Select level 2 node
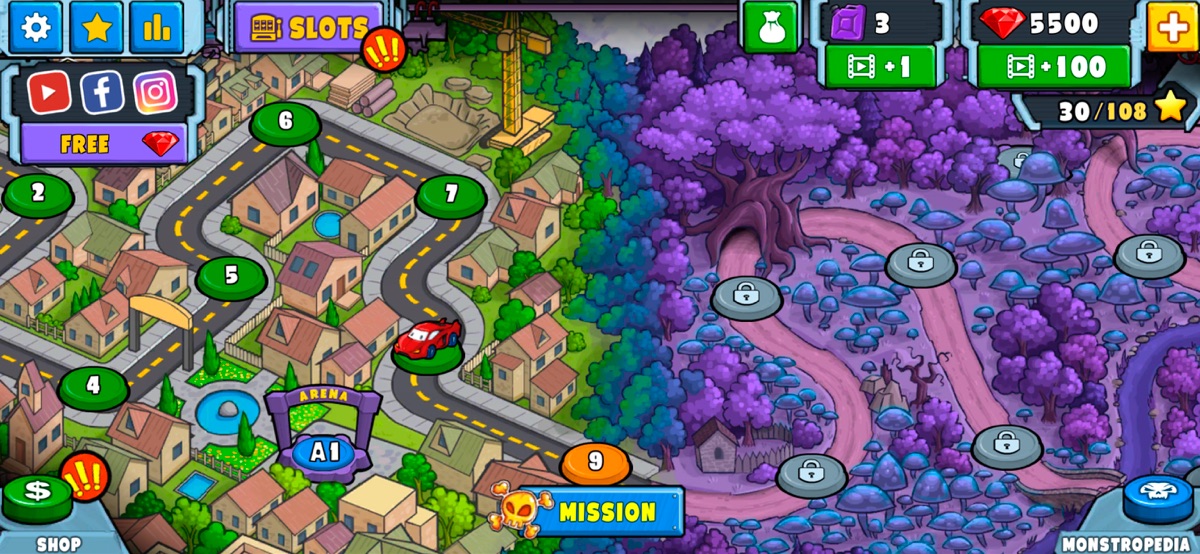 [x=38, y=193]
